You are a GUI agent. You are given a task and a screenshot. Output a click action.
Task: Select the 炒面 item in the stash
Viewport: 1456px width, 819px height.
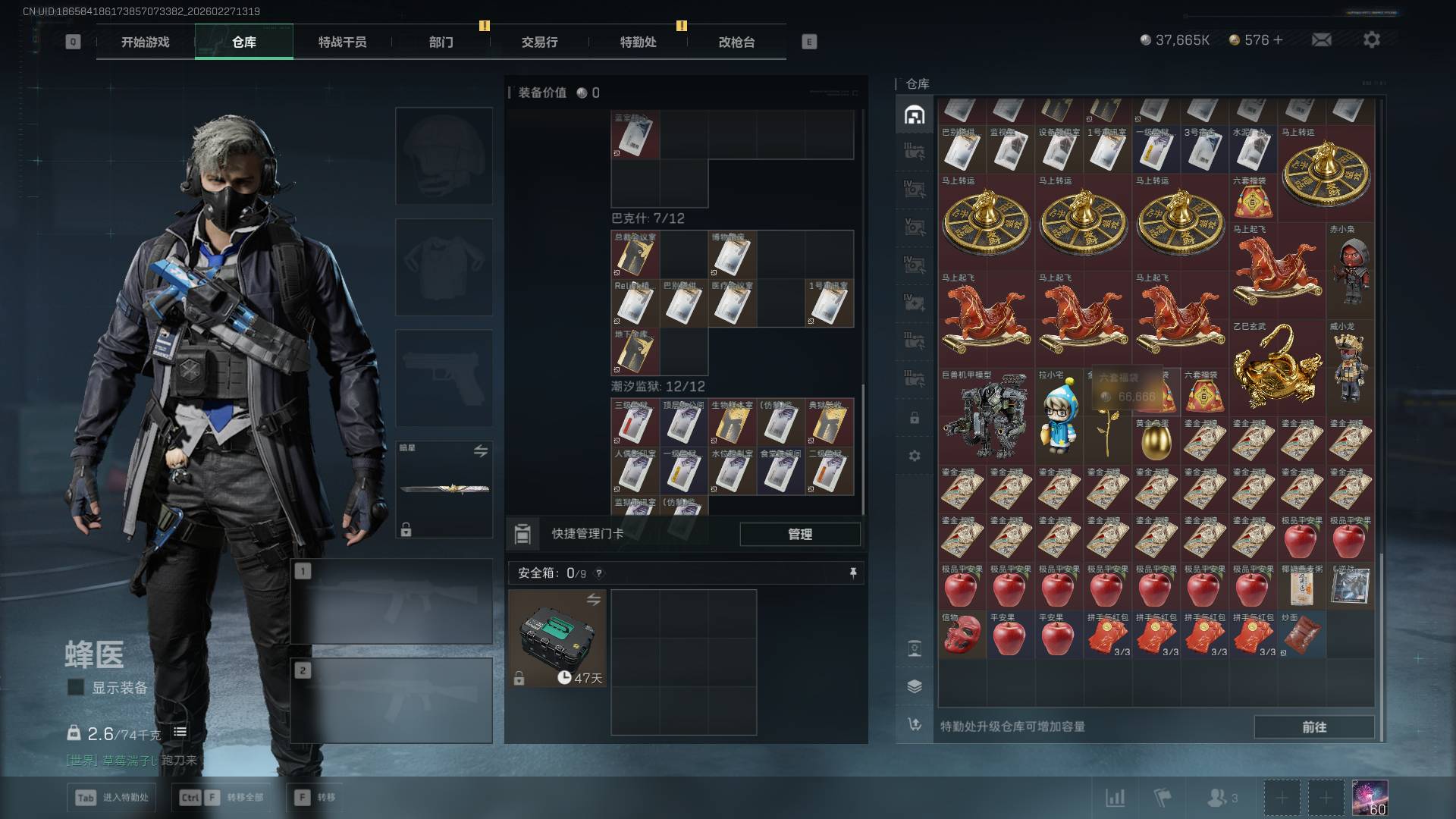point(1301,635)
